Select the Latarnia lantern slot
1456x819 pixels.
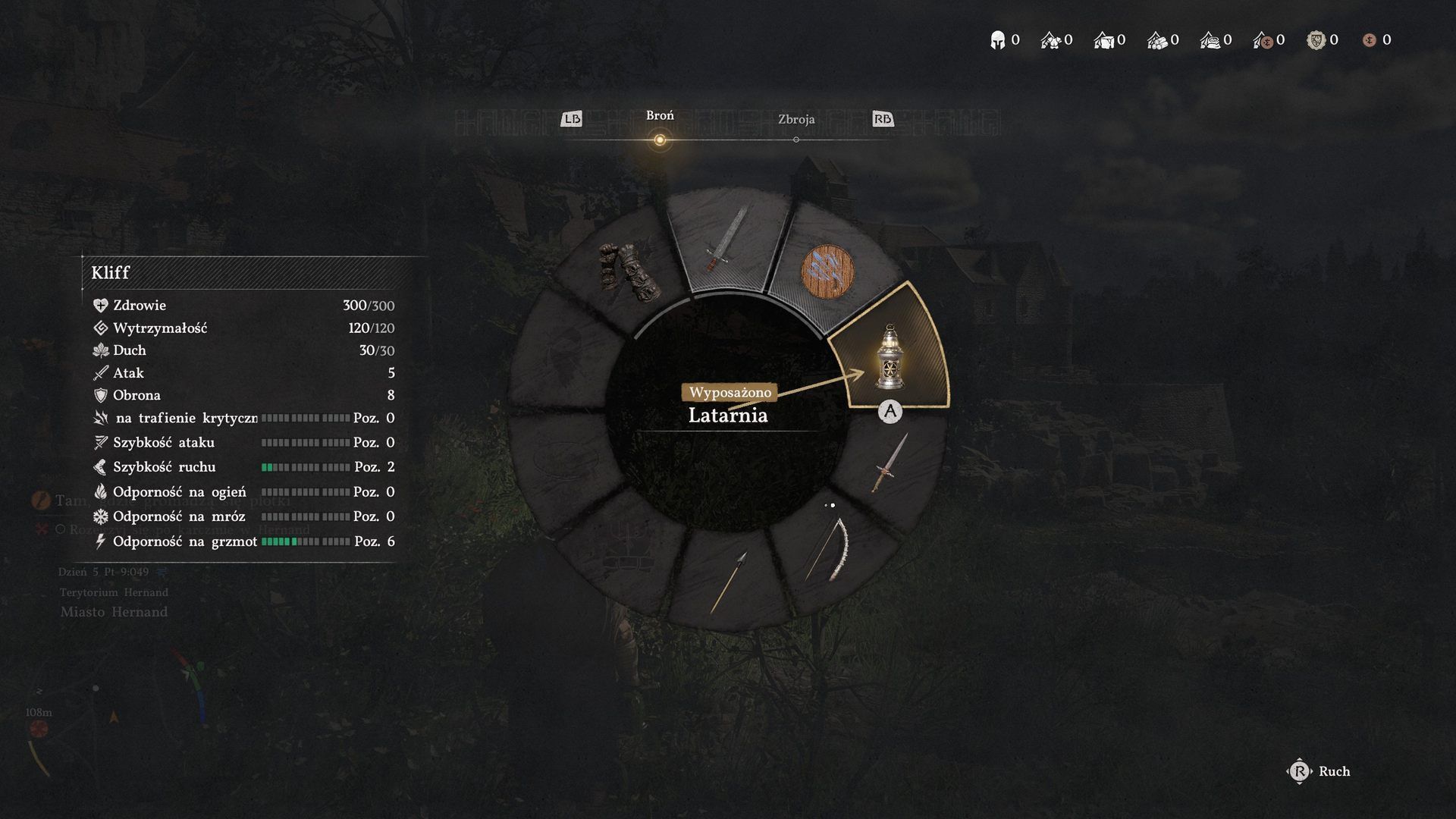[x=889, y=355]
